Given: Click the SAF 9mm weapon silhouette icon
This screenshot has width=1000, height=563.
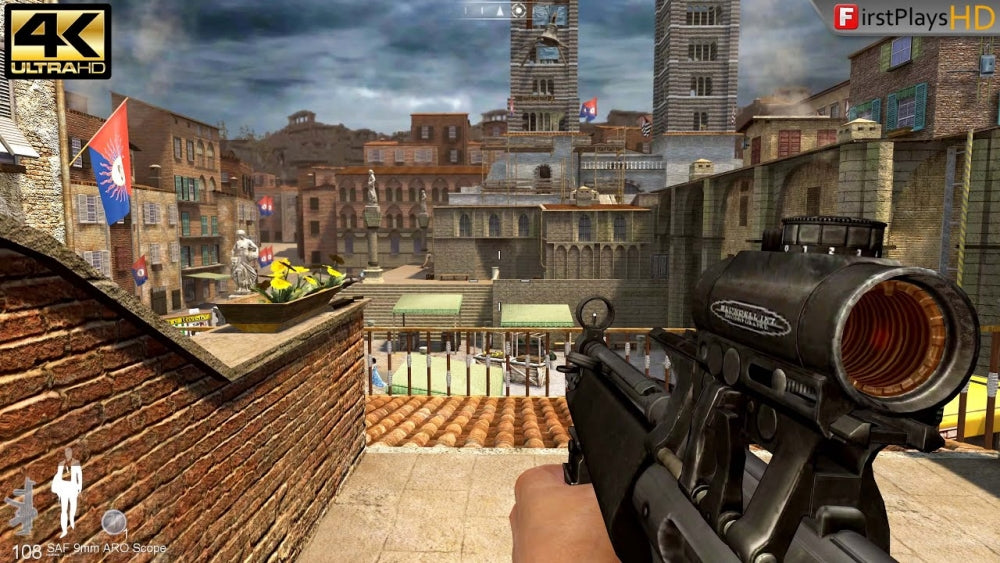Looking at the screenshot, I should [x=22, y=506].
